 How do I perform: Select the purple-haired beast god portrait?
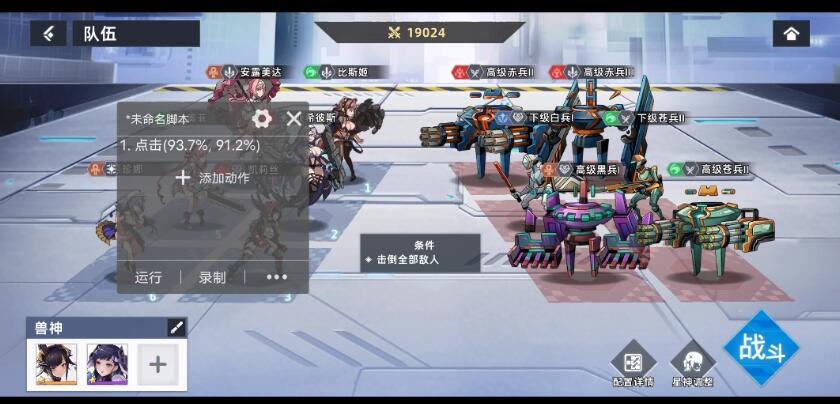point(107,364)
